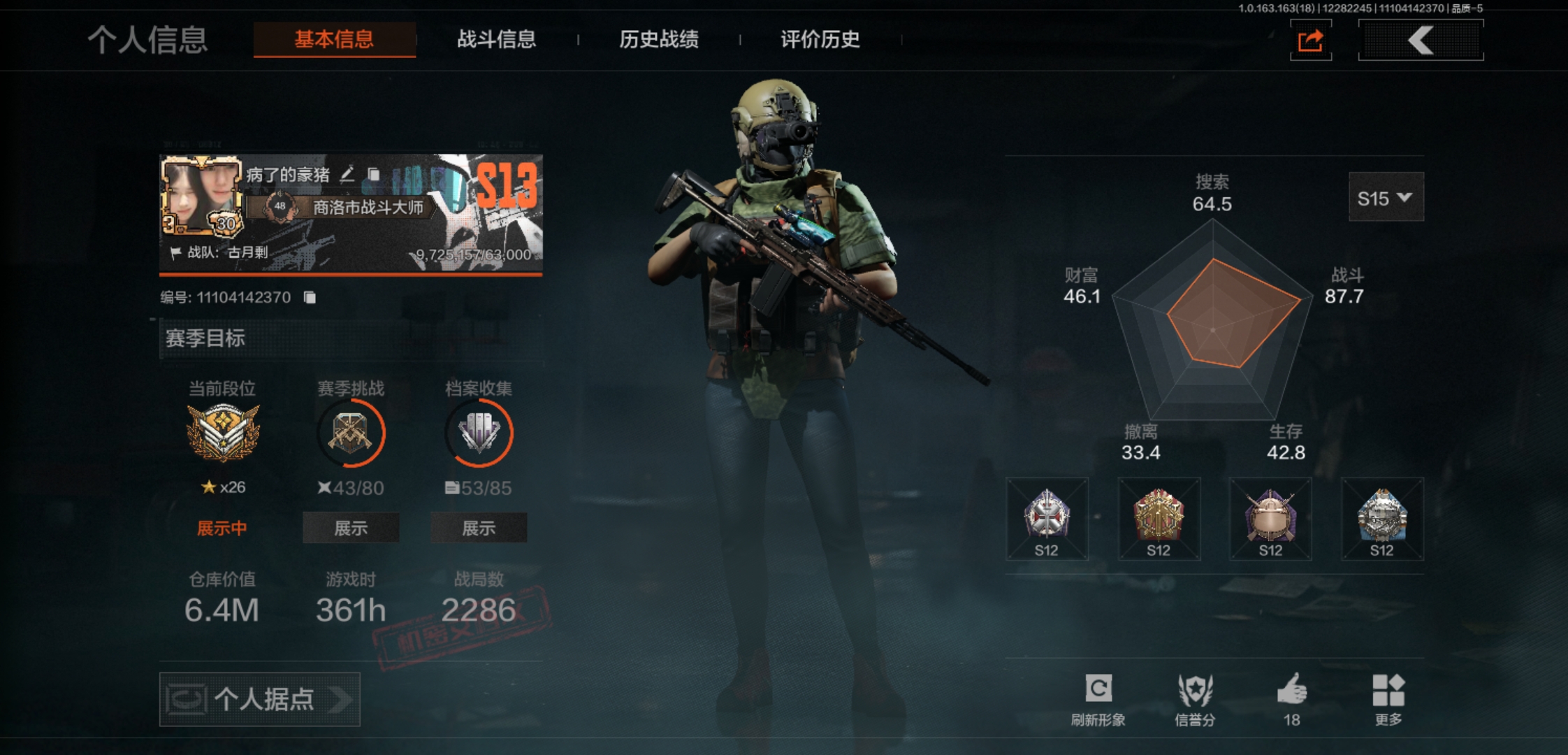The height and width of the screenshot is (755, 1568).
Task: View the S12 gold crest medal
Action: click(1159, 519)
